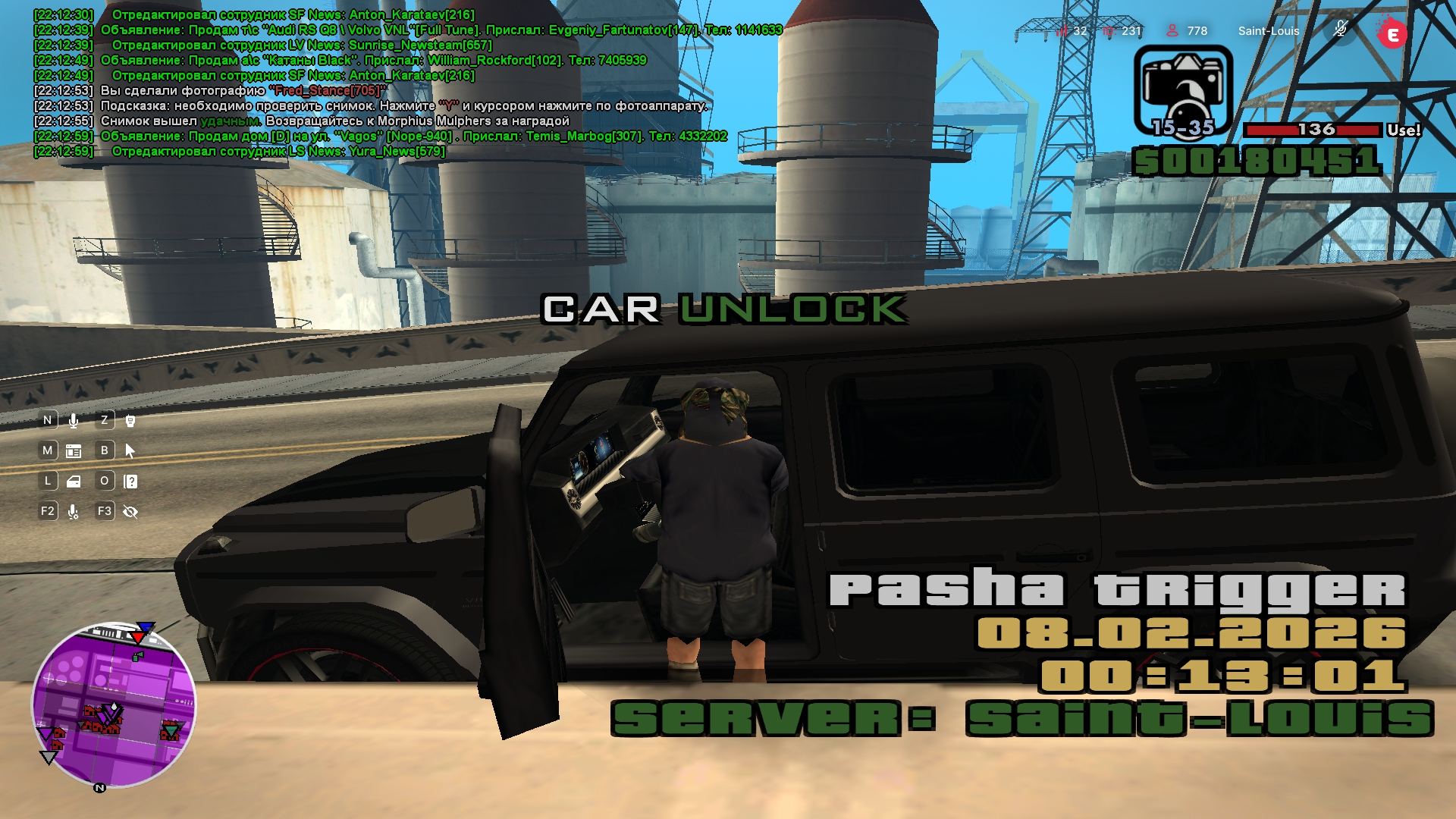This screenshot has height=819, width=1456.
Task: Open the red E logo menu
Action: click(1392, 33)
